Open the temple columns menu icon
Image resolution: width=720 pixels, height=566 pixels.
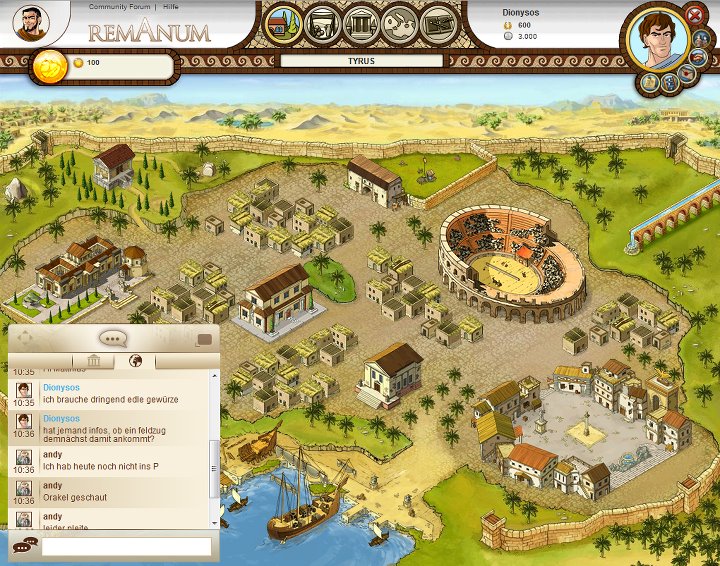[361, 23]
